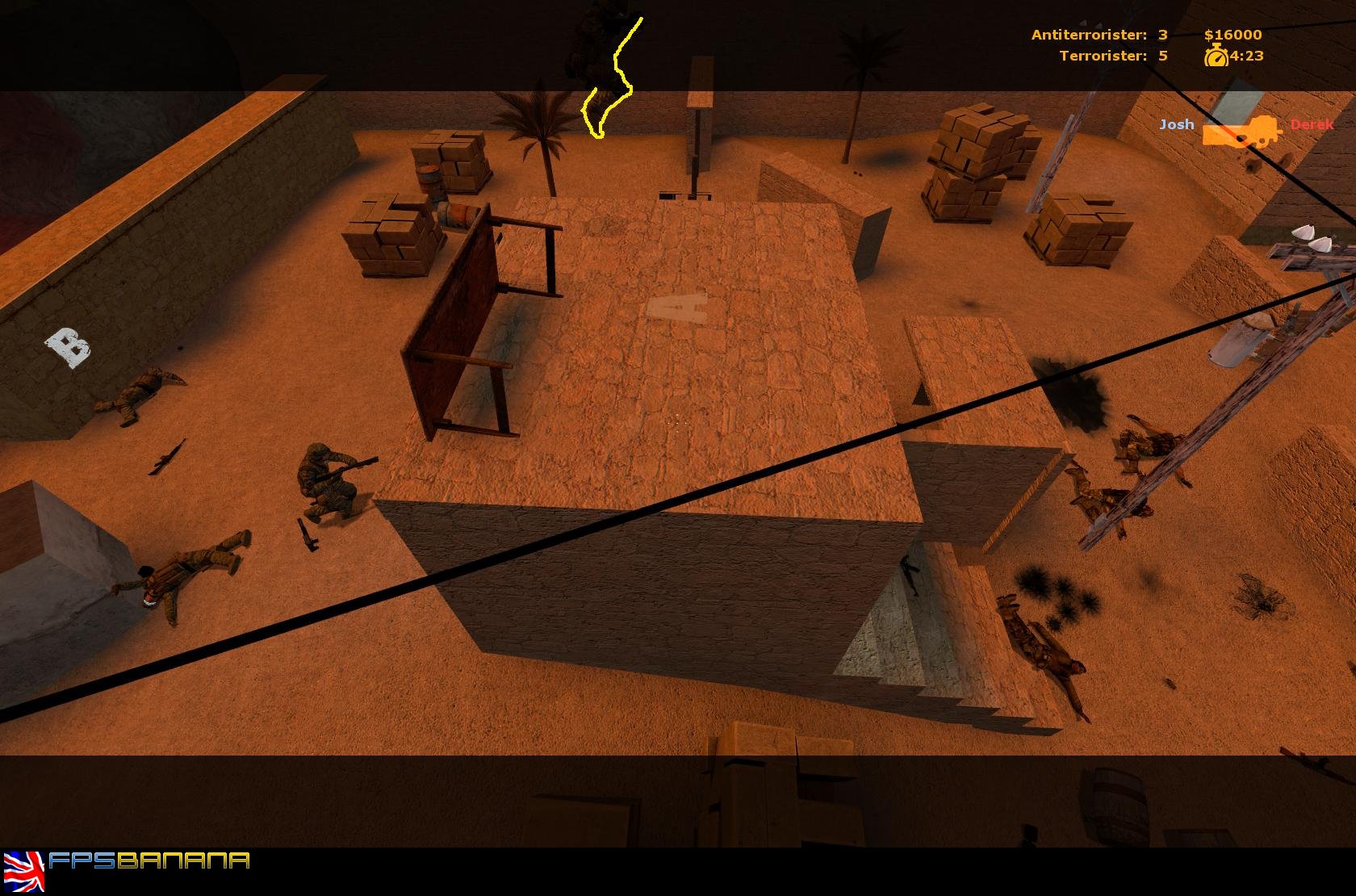Click the player name Derek in kill feed
Screen dimensions: 1356x896
[x=1313, y=125]
